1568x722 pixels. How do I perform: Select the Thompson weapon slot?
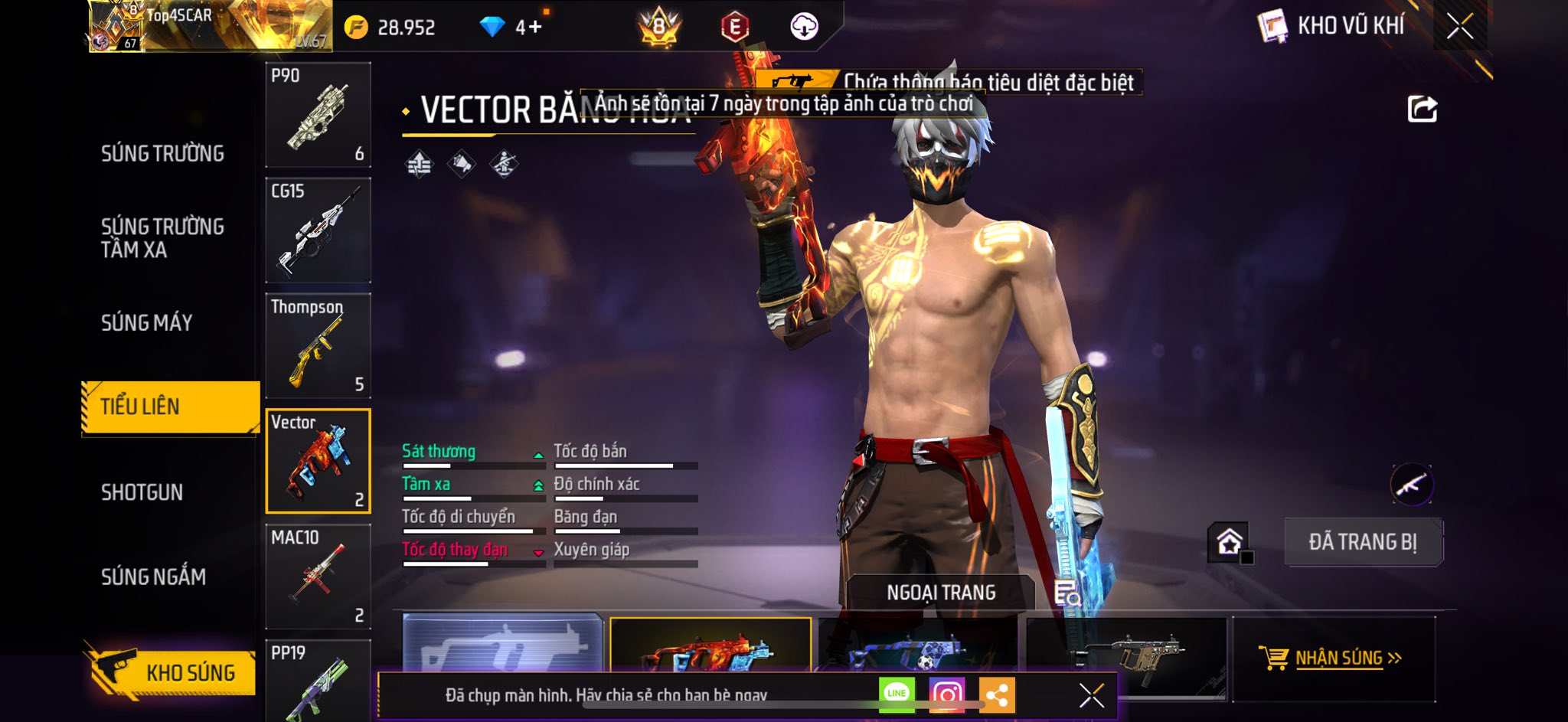[318, 346]
